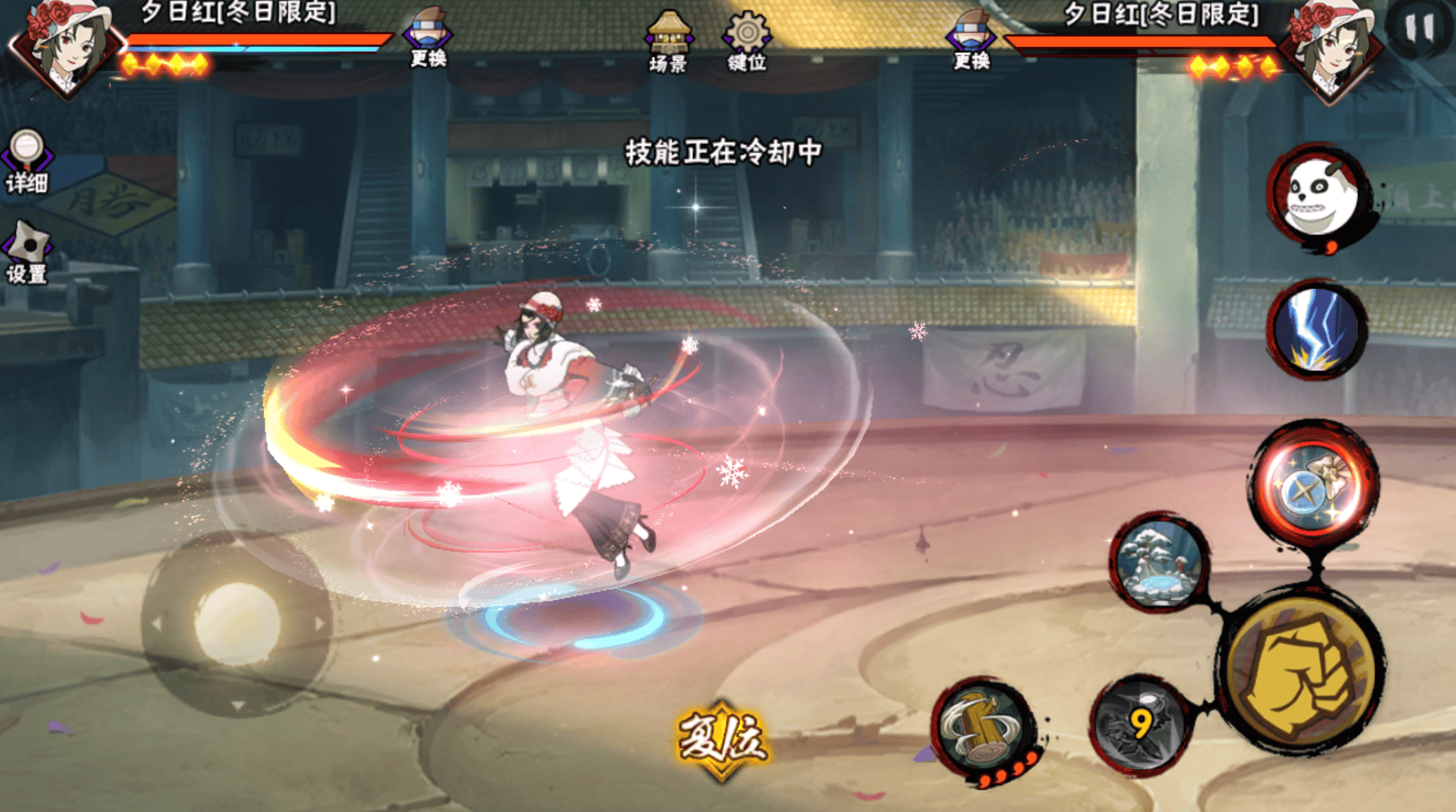Summon the panda-face skill
Viewport: 1456px width, 812px height.
click(1317, 195)
